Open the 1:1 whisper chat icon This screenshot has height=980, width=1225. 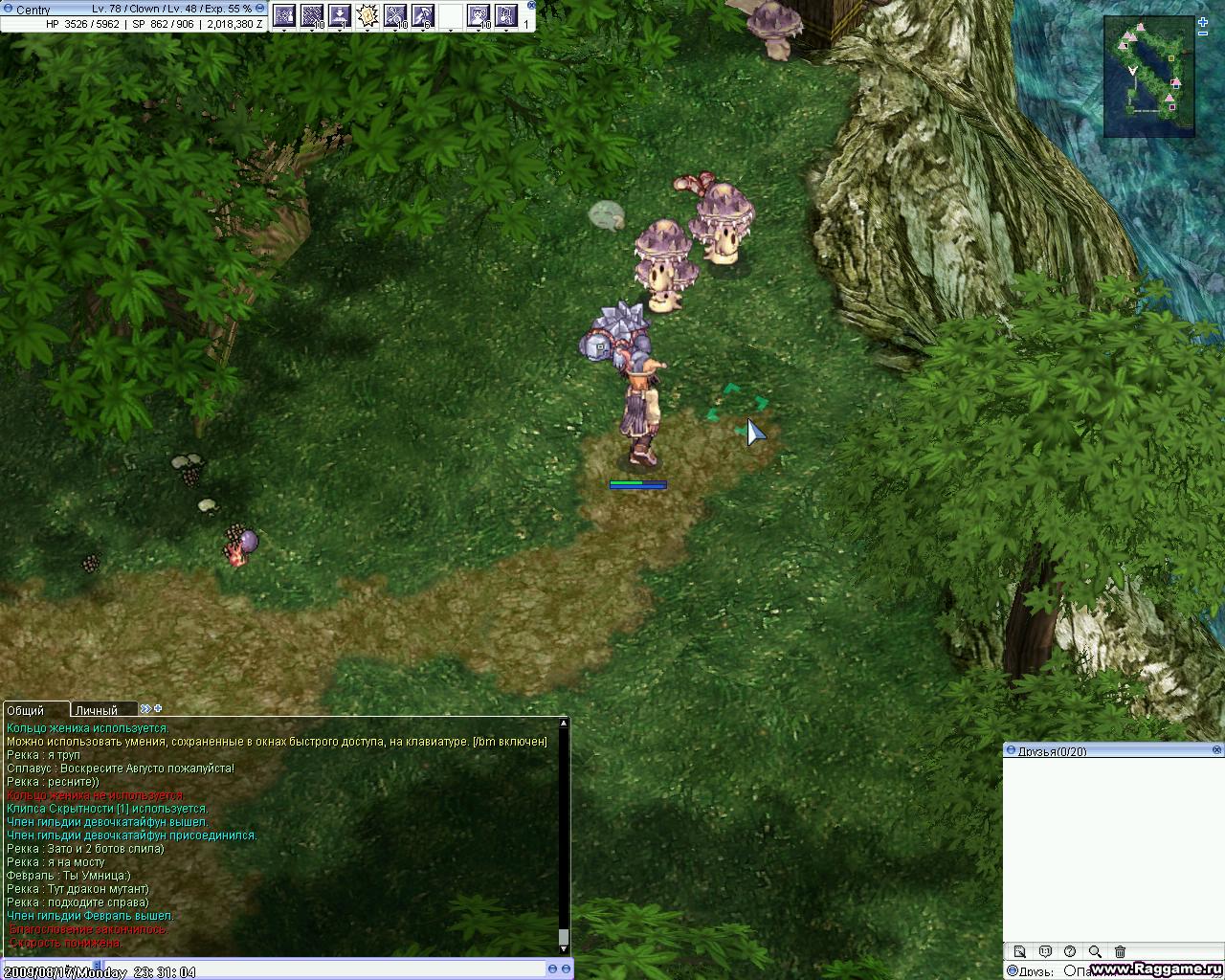(x=1045, y=951)
